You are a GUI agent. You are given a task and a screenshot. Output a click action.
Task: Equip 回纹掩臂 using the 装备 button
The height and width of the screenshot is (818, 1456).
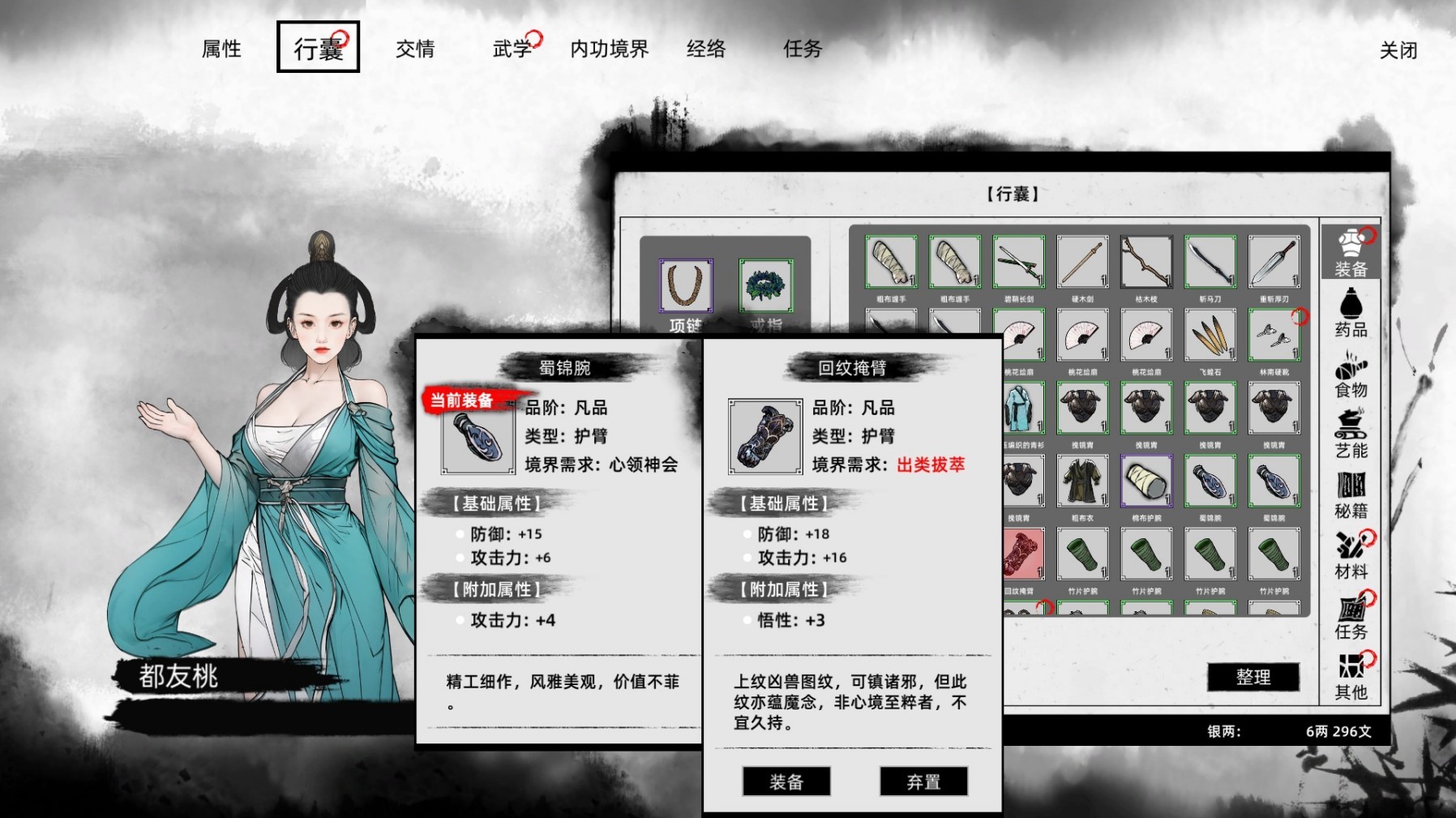point(786,781)
